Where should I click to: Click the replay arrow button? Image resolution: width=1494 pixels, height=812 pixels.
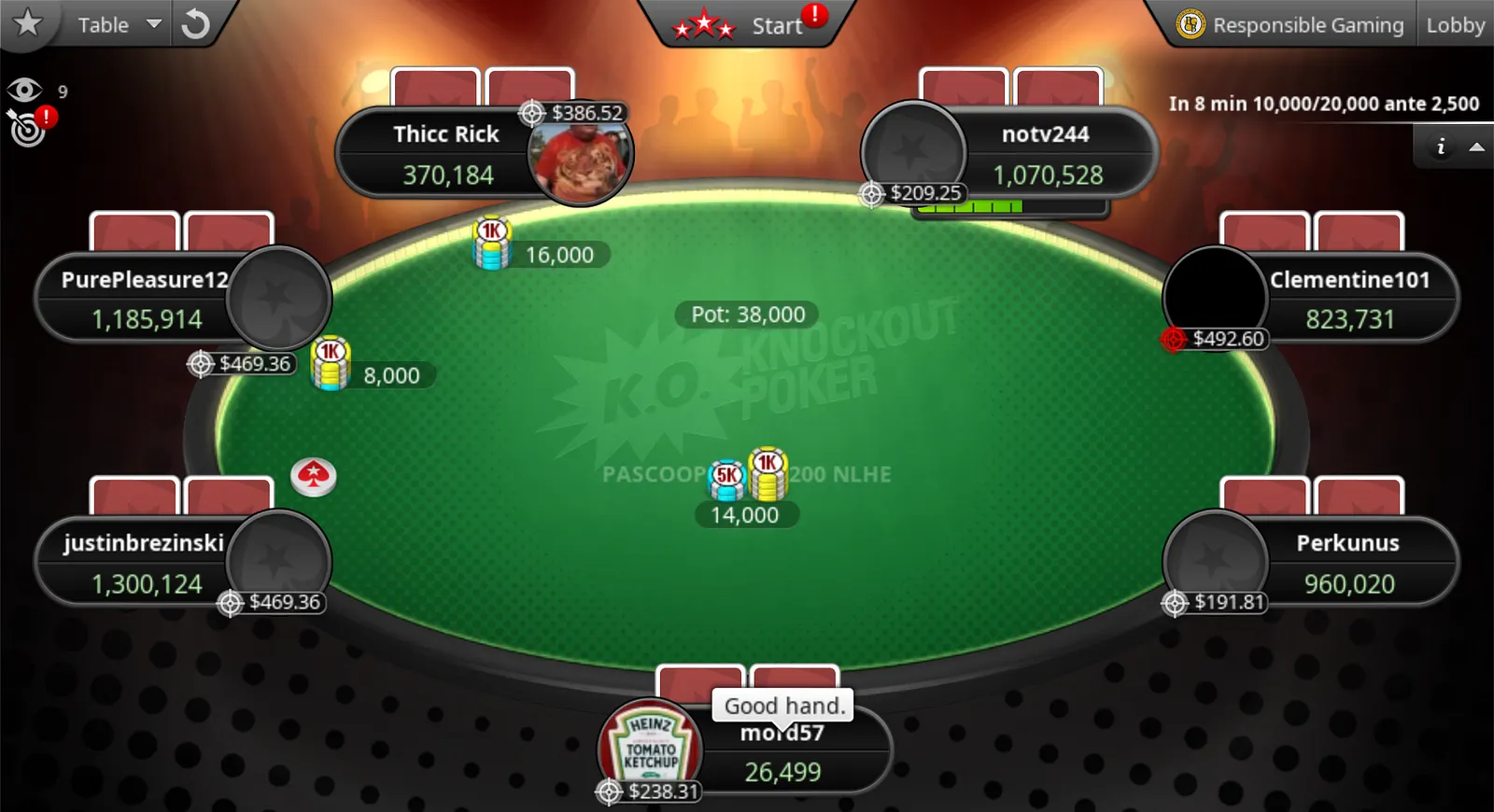(x=195, y=24)
